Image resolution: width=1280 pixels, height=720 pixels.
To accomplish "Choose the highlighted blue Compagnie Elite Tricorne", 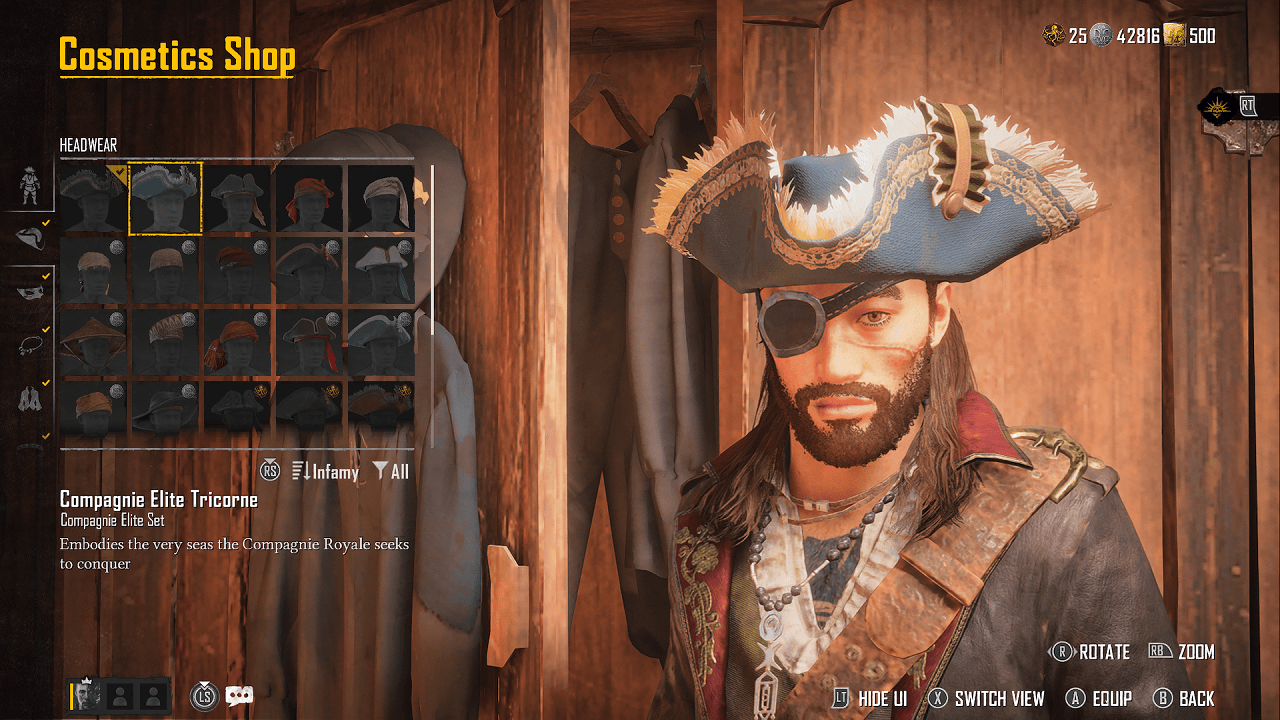I will point(166,198).
